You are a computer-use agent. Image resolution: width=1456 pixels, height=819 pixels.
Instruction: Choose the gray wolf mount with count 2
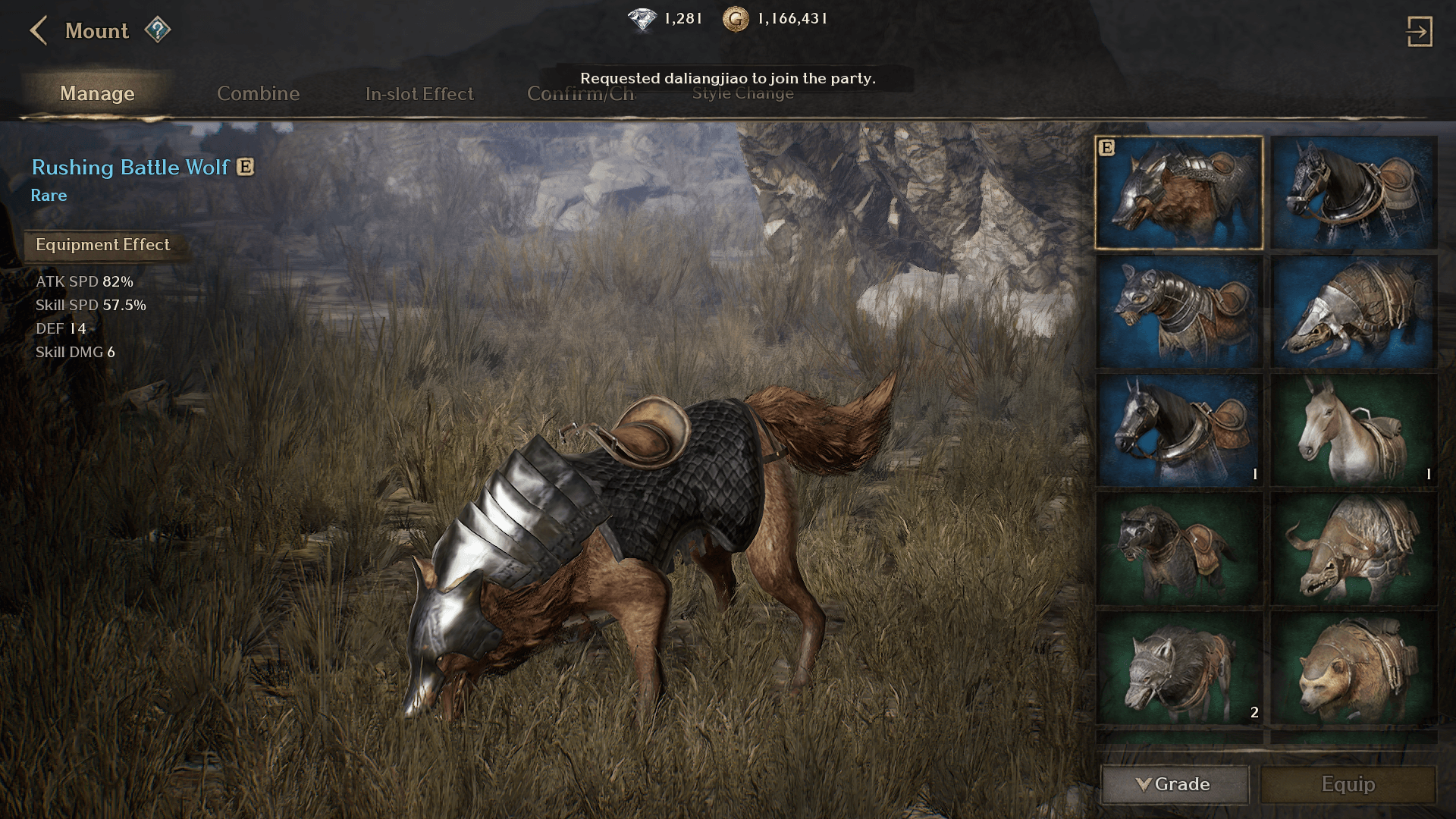click(x=1178, y=668)
